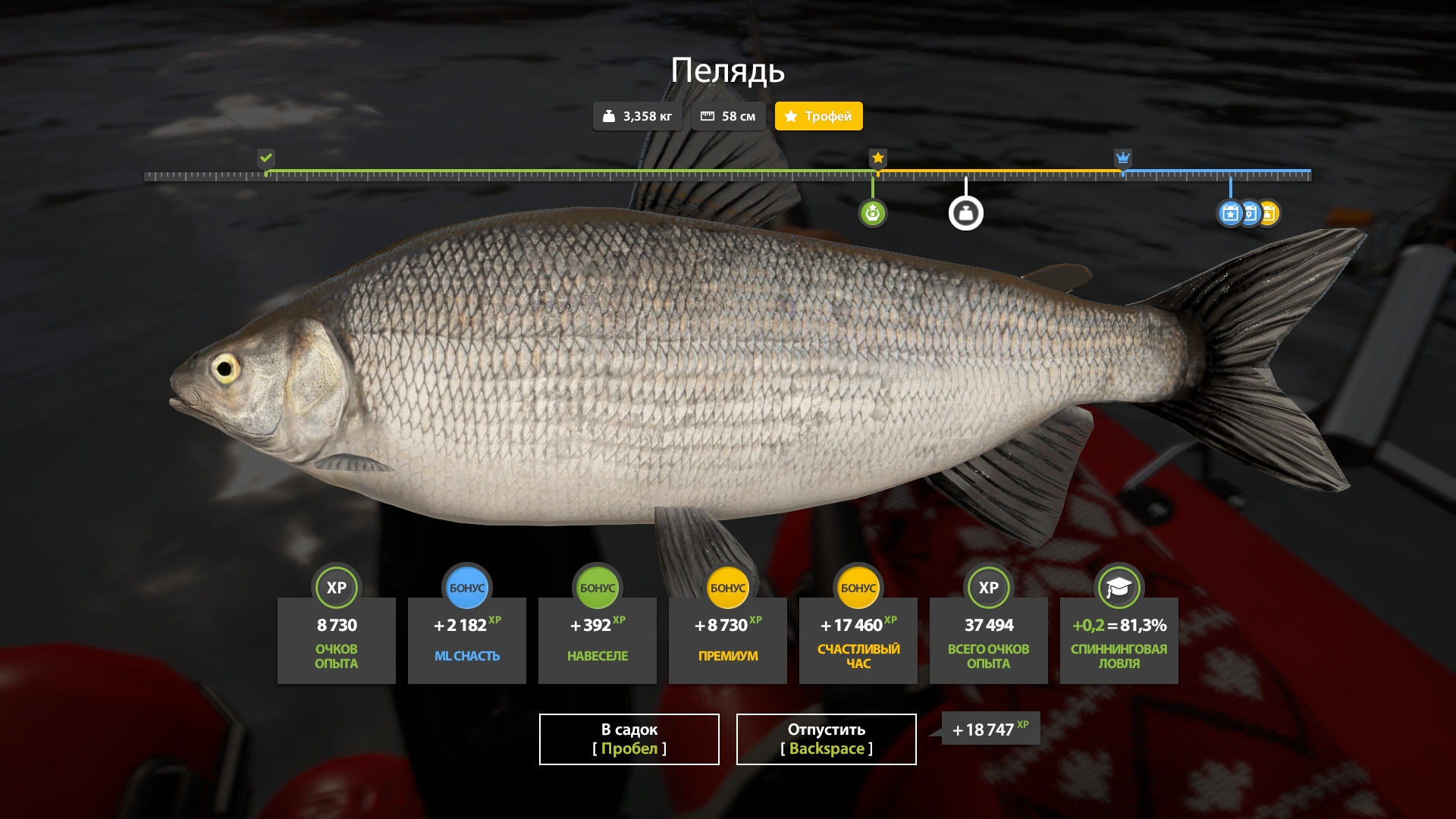The height and width of the screenshot is (819, 1456).
Task: Click the green checkmark marker on the scale
Action: pos(265,158)
